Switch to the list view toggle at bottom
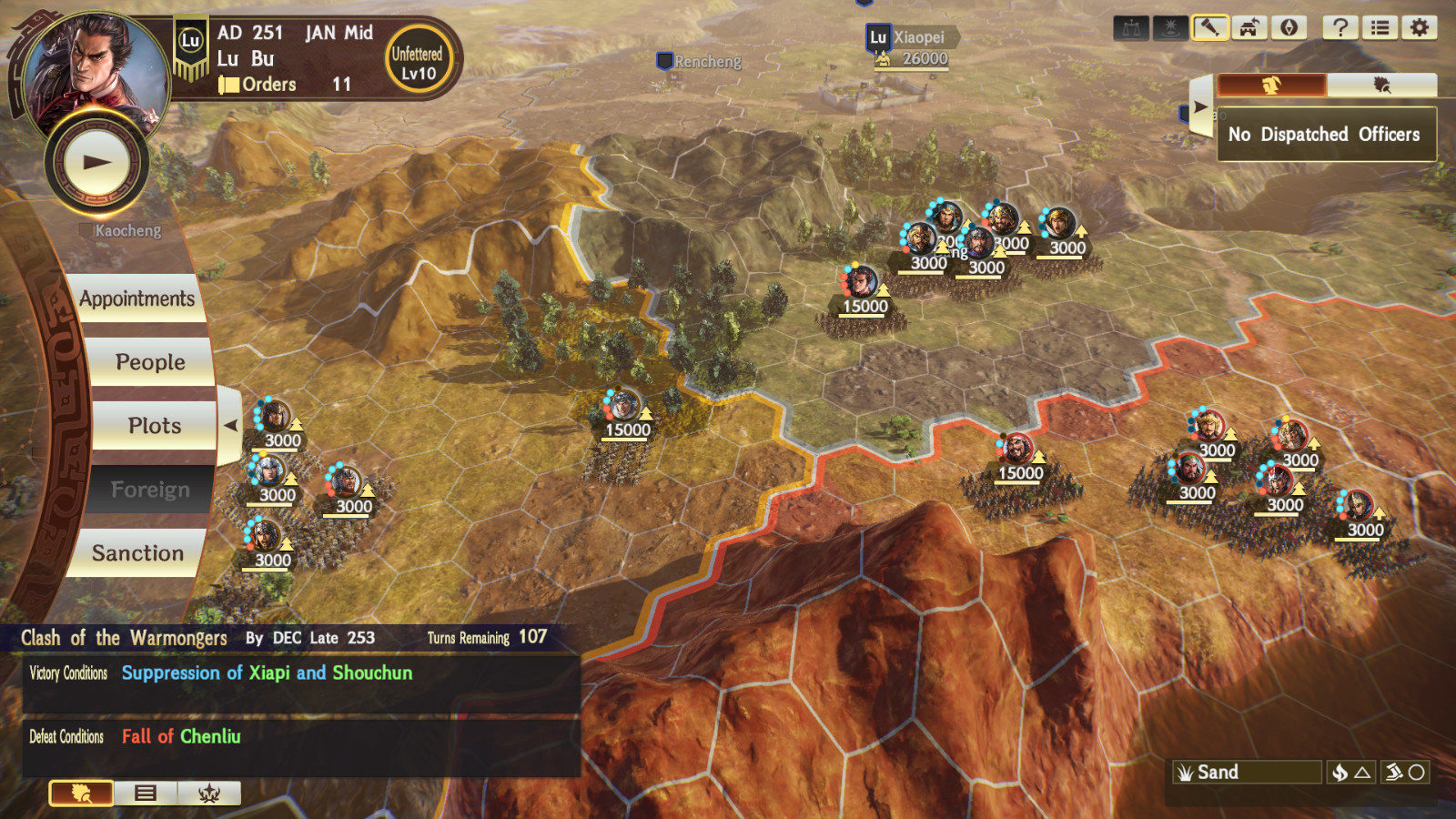This screenshot has width=1456, height=819. pos(144,793)
